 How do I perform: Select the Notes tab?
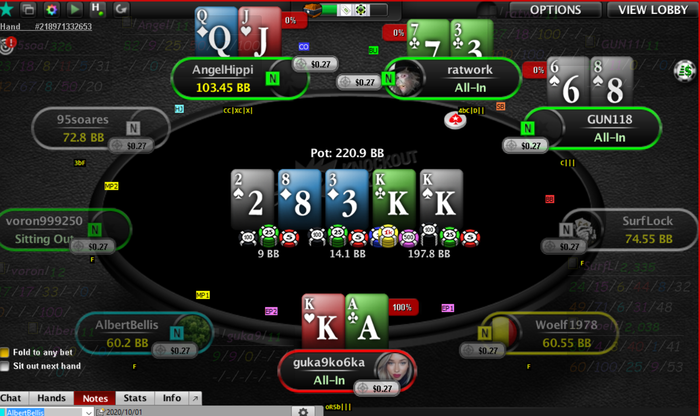(95, 398)
